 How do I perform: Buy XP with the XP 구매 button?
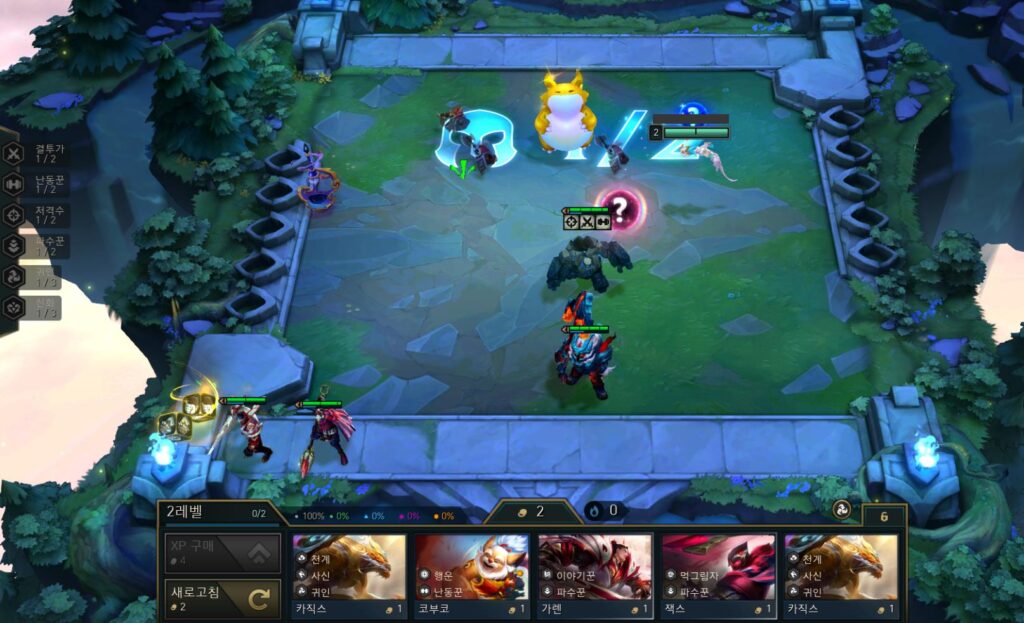tap(222, 553)
